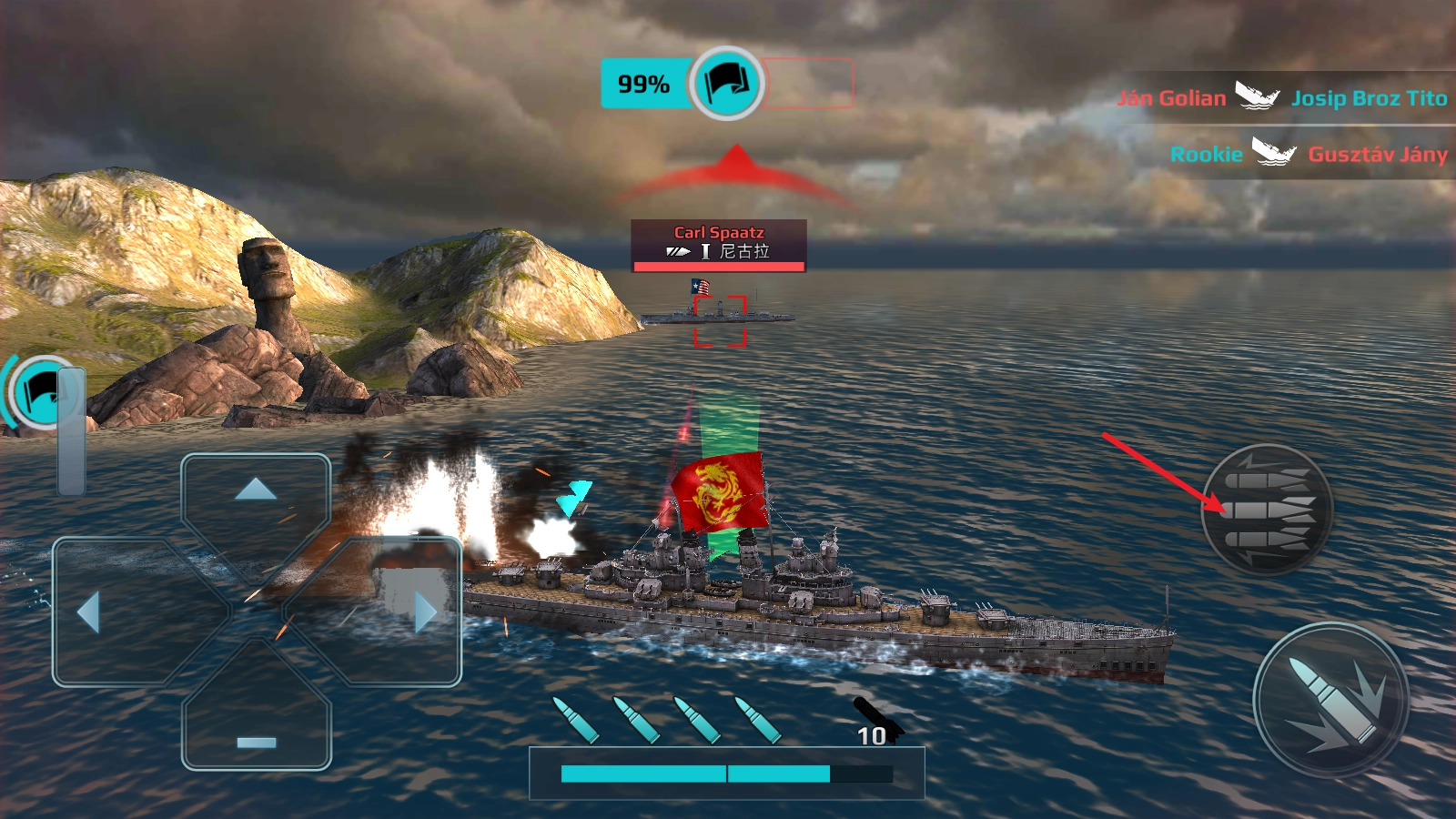The height and width of the screenshot is (819, 1456).
Task: Tap the flag capture icon at top
Action: [726, 84]
